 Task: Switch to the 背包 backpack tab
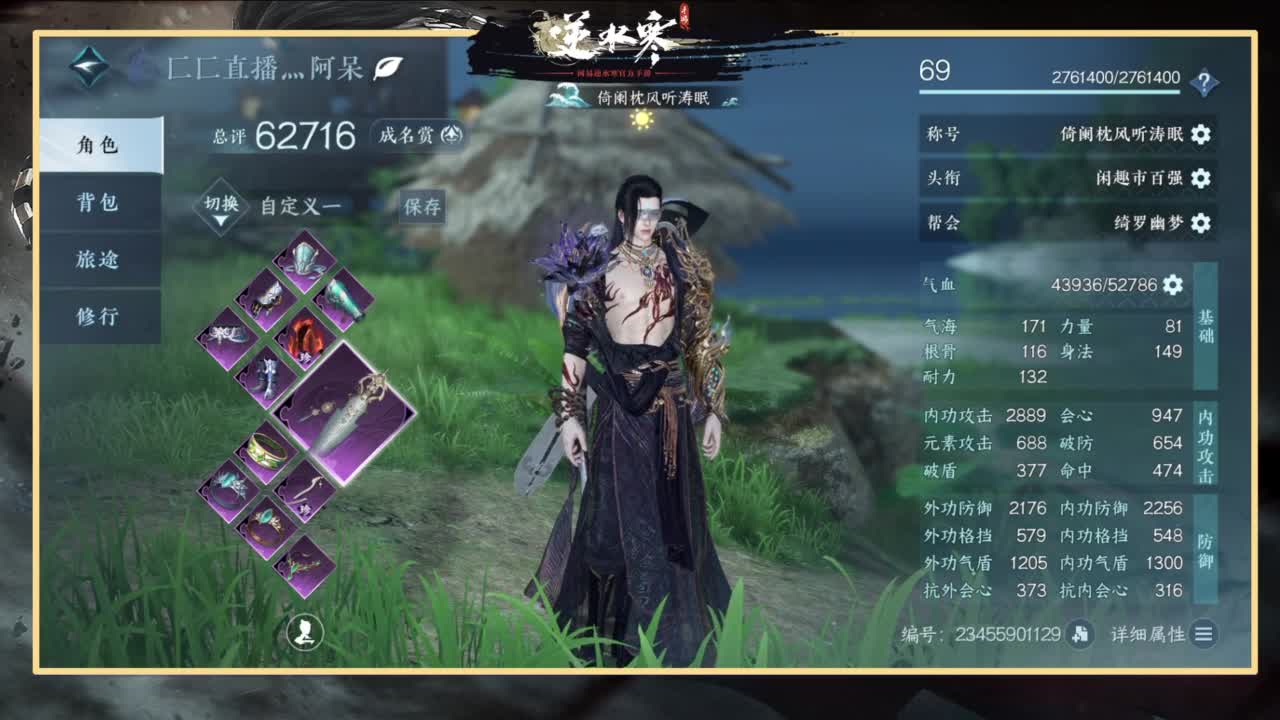(100, 204)
